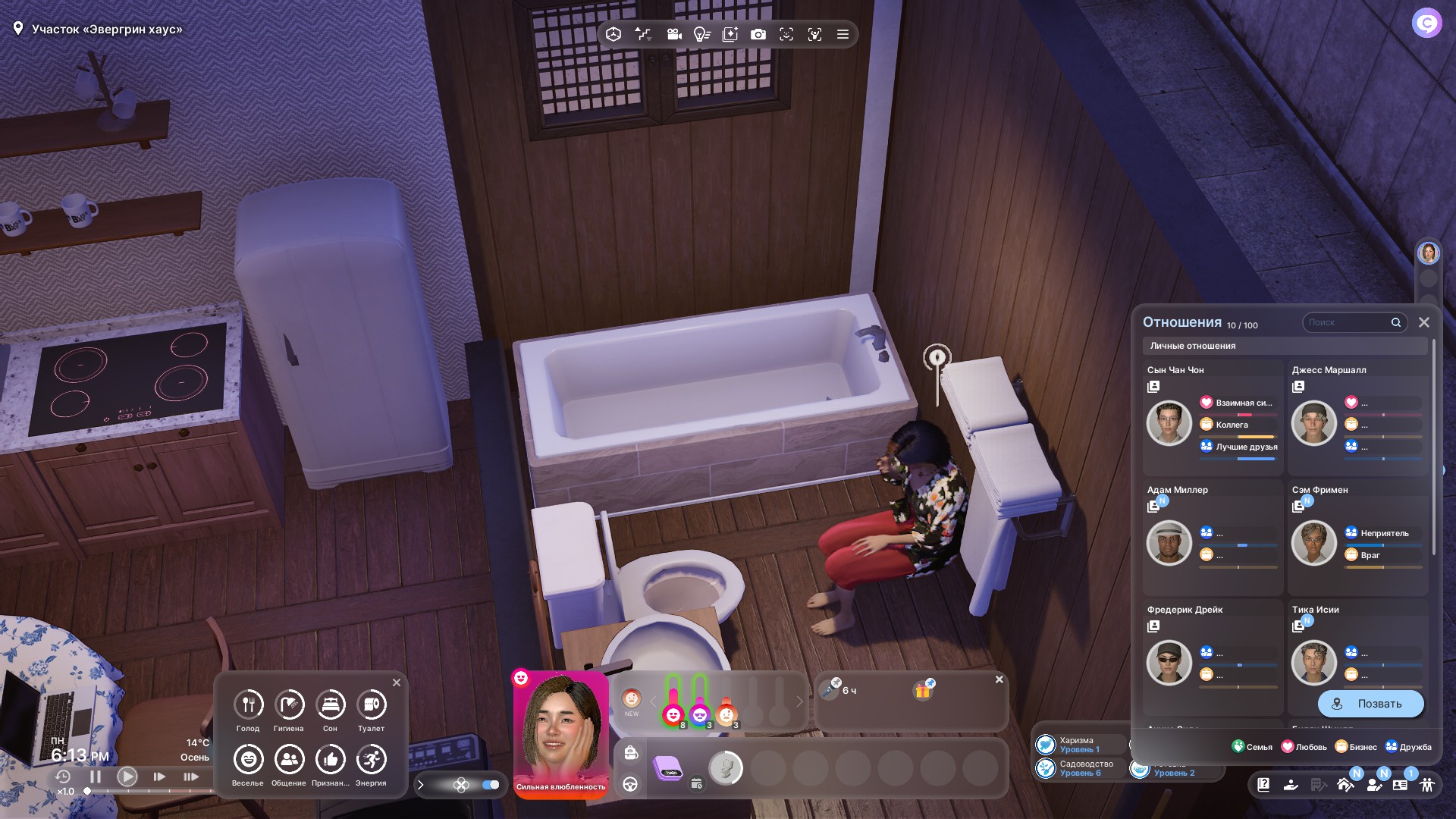Open photo mode with the camera icon
Screen dimensions: 1456x819
pyautogui.click(x=758, y=34)
